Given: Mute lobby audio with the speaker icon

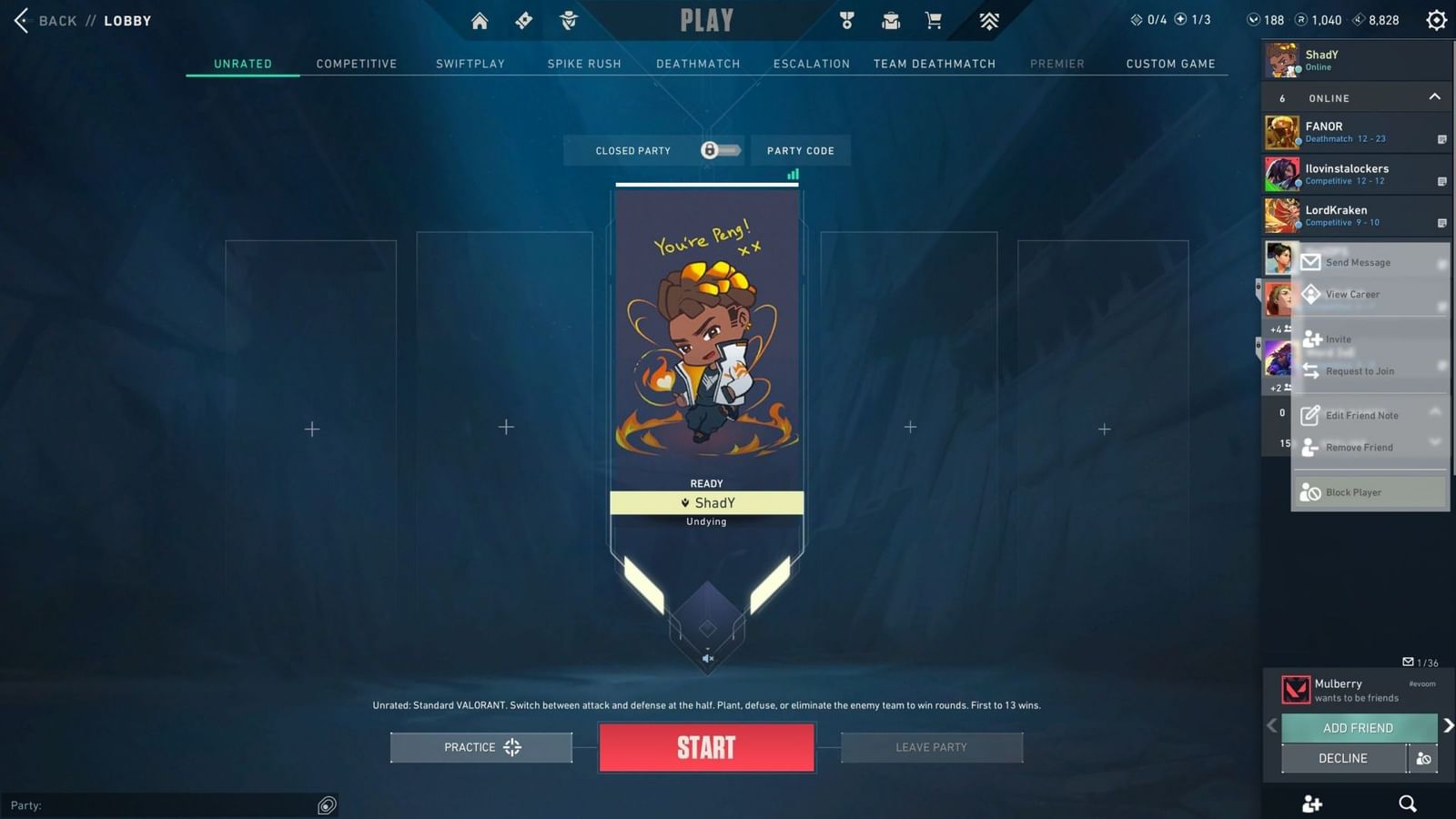Looking at the screenshot, I should click(x=706, y=657).
